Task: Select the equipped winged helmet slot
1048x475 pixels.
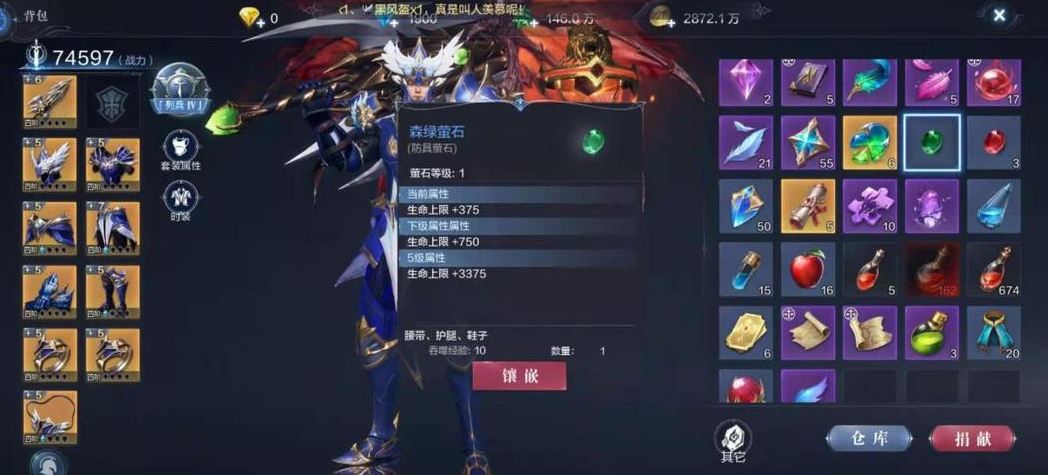Action: 49,162
